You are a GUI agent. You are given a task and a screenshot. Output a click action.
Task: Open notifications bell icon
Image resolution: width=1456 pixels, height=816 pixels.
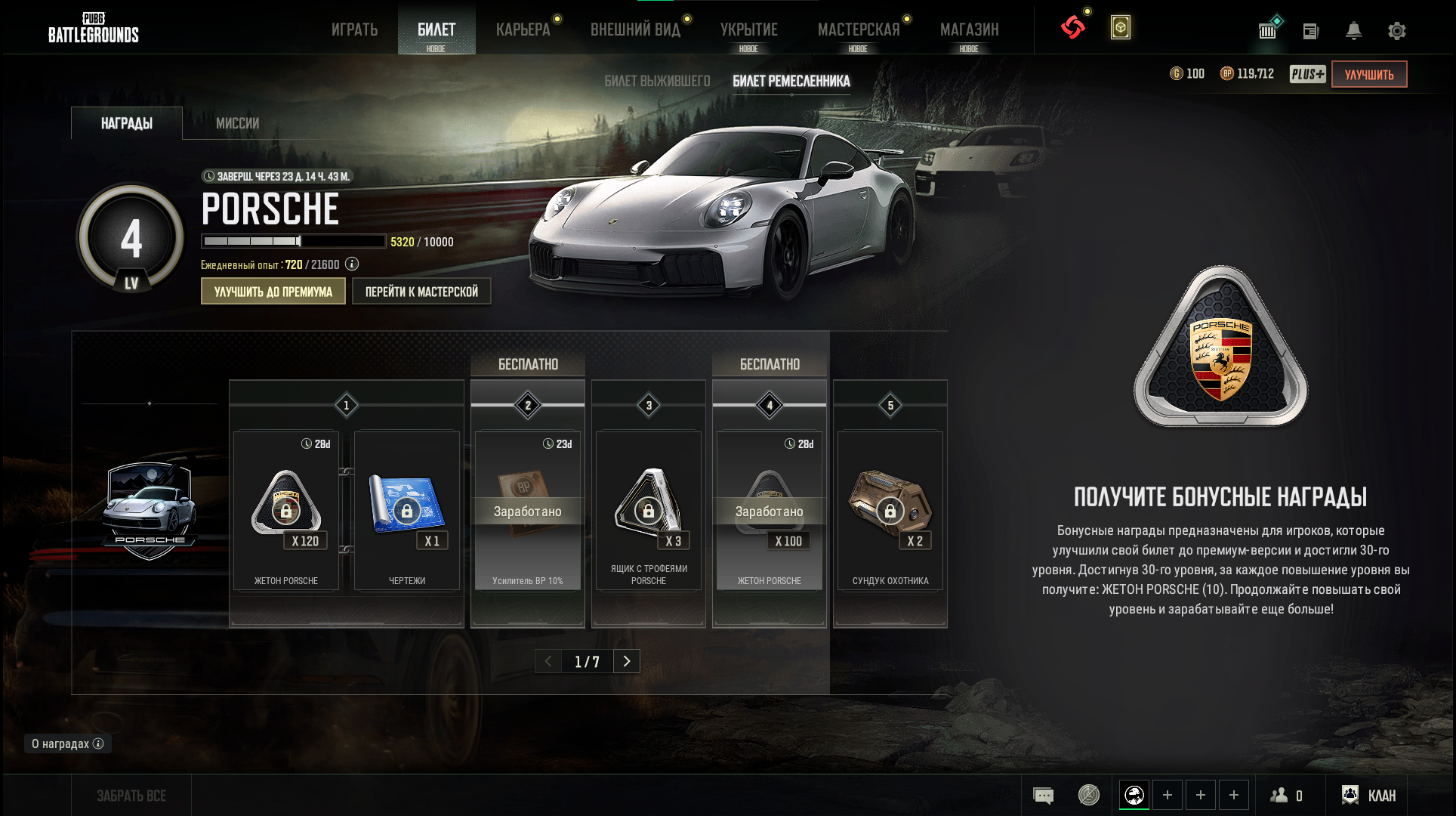pyautogui.click(x=1353, y=31)
